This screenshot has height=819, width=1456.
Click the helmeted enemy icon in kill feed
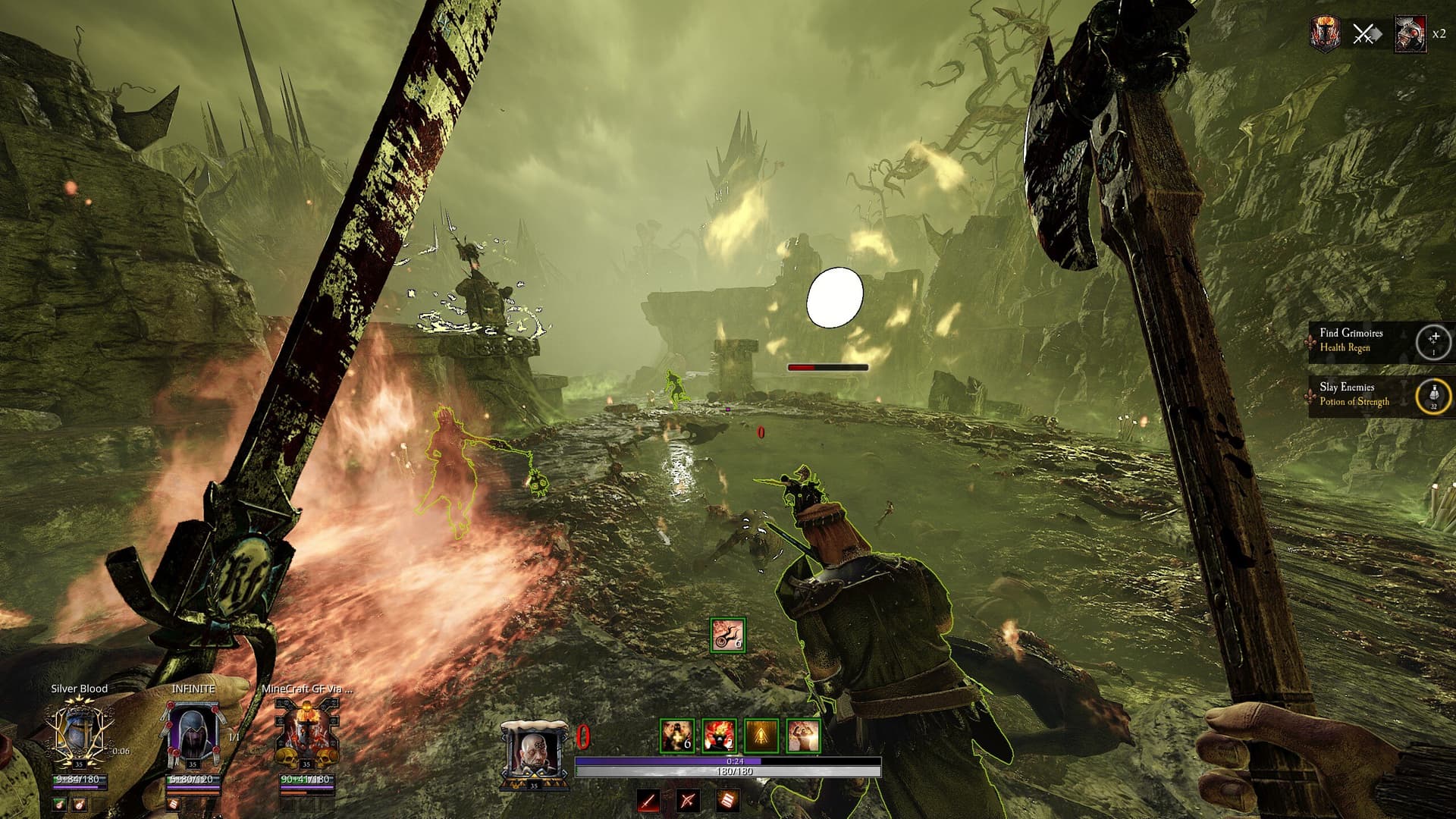[x=1408, y=34]
